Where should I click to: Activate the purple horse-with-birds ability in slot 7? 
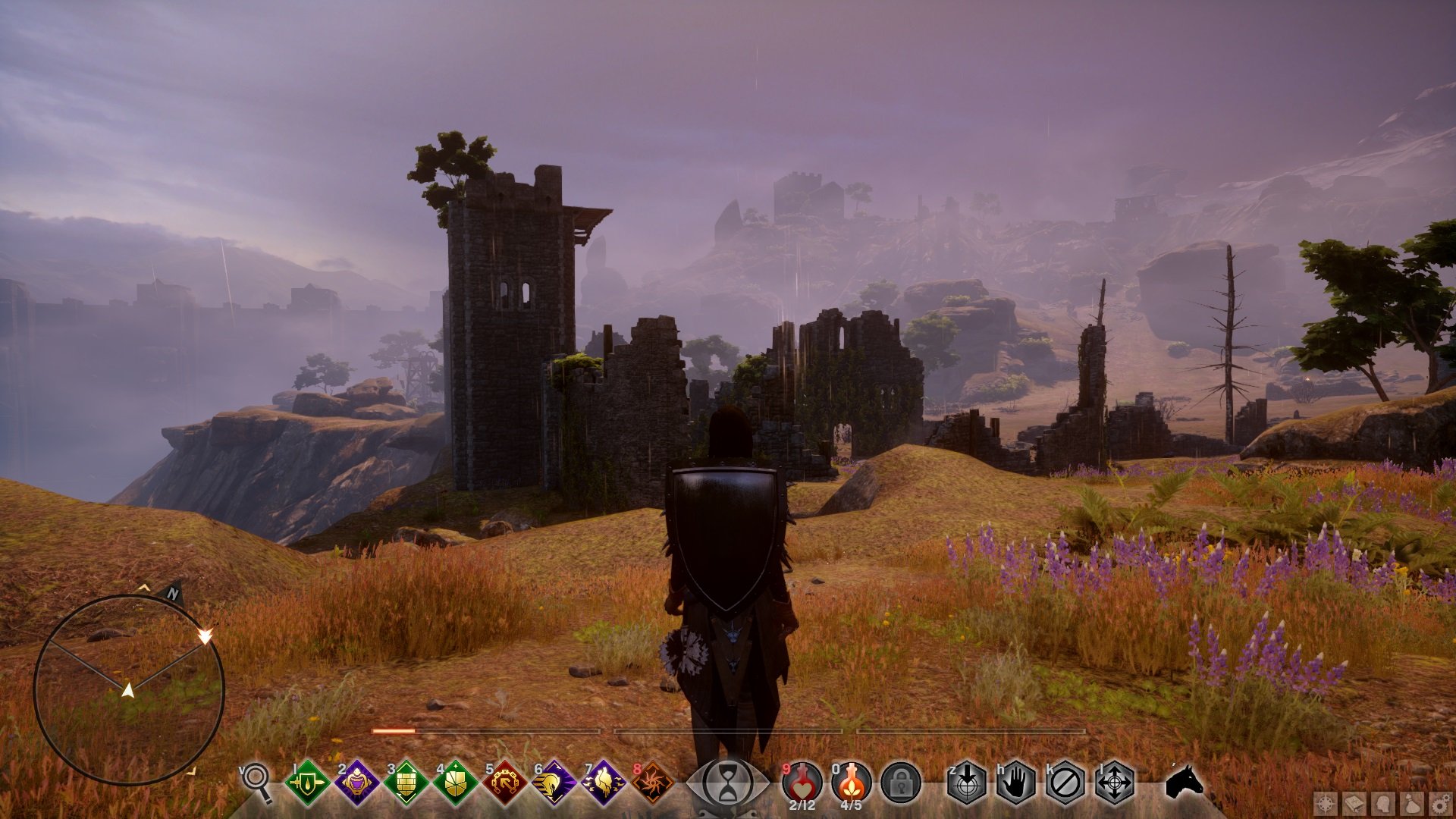[x=604, y=782]
